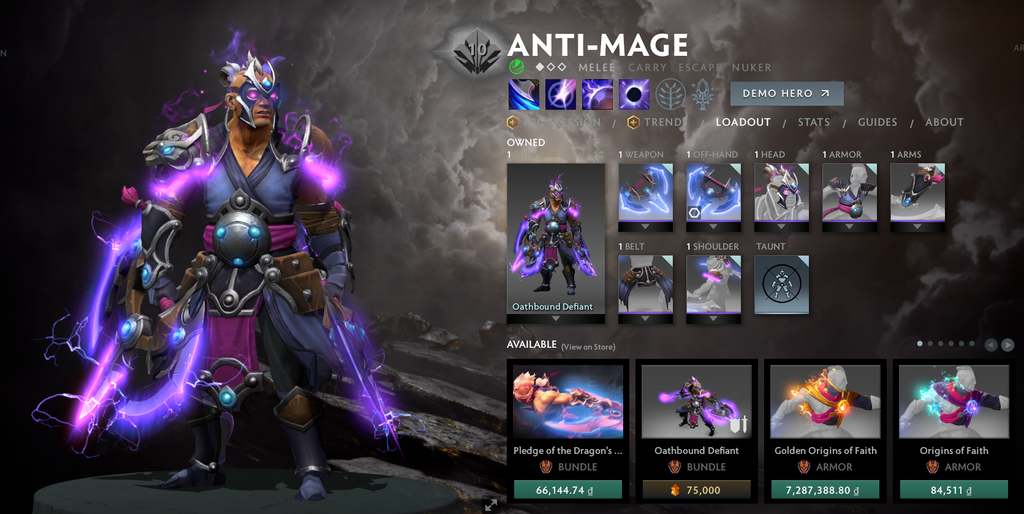Image resolution: width=1024 pixels, height=514 pixels.
Task: Buy Pledge of the Dragon's bundle for 66,144.74
Action: click(x=567, y=489)
